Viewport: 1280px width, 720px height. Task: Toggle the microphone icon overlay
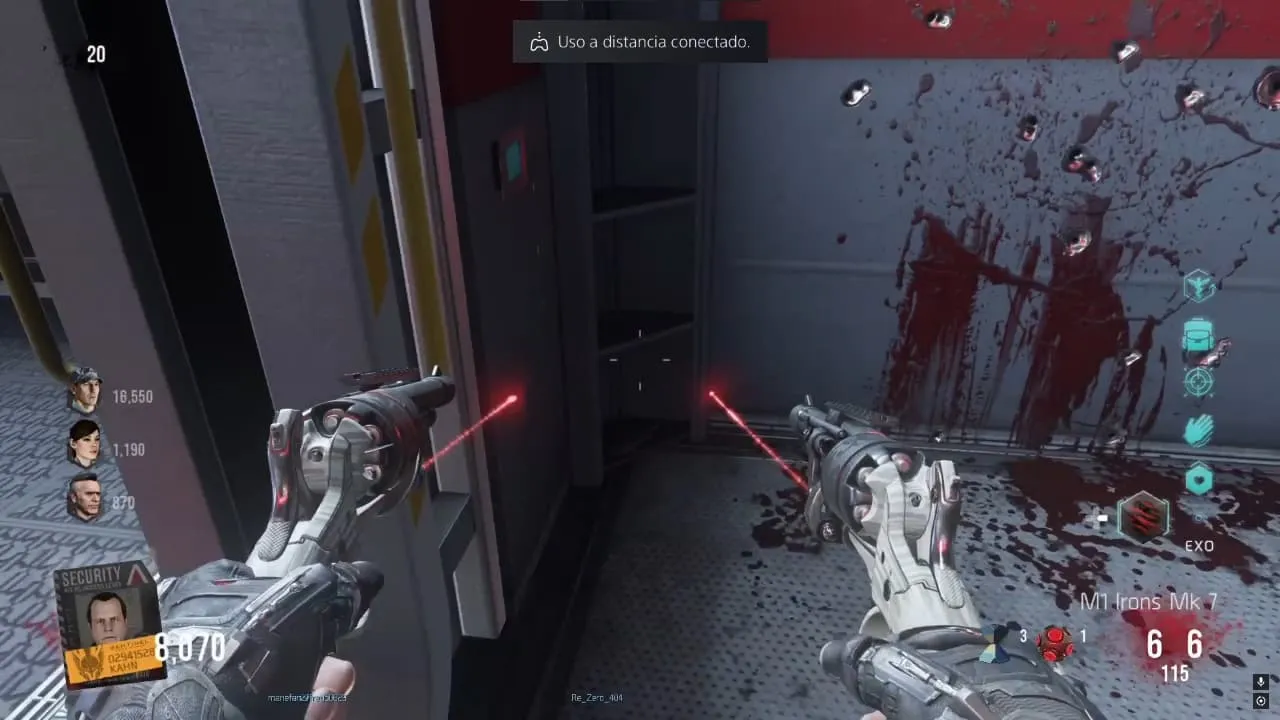1260,682
